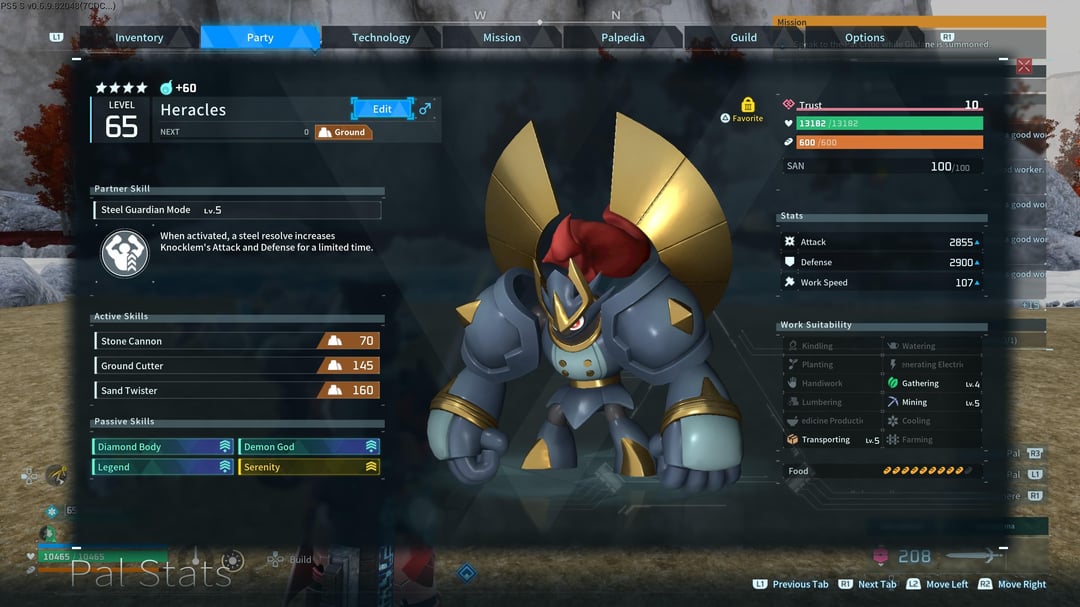Click the Edit name button
This screenshot has height=607, width=1080.
click(x=383, y=109)
